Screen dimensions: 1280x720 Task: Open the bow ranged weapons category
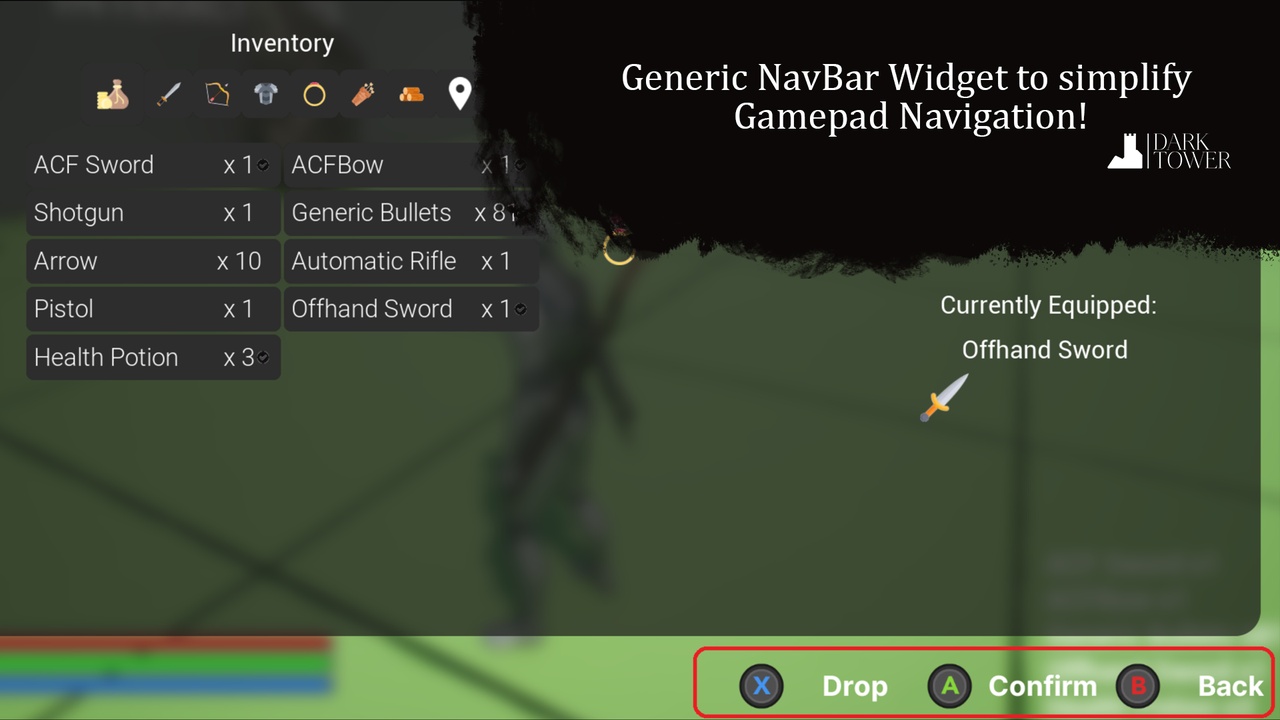click(217, 93)
